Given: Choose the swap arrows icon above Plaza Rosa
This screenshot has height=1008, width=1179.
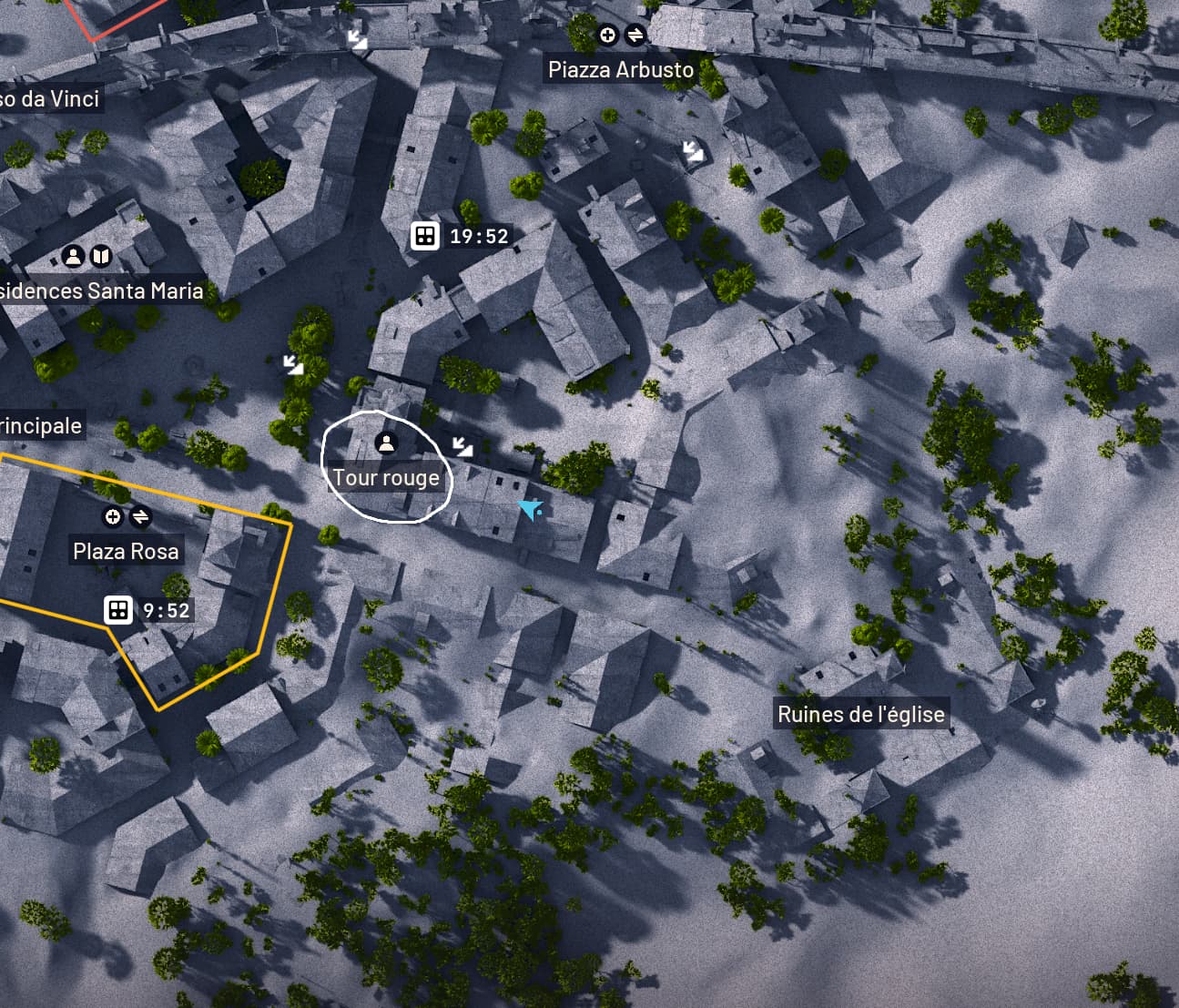Looking at the screenshot, I should (140, 517).
